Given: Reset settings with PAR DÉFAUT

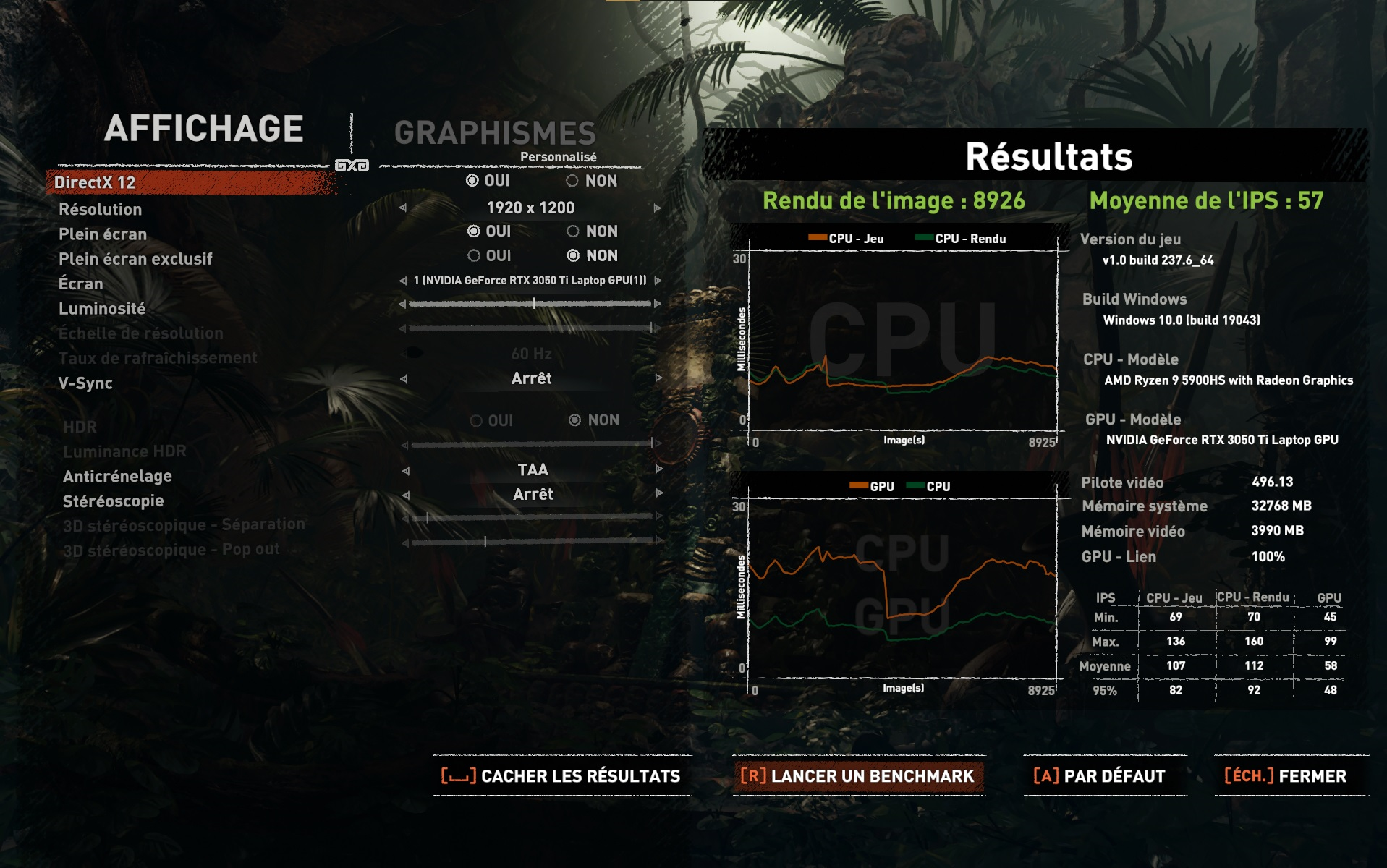Looking at the screenshot, I should (x=1100, y=776).
